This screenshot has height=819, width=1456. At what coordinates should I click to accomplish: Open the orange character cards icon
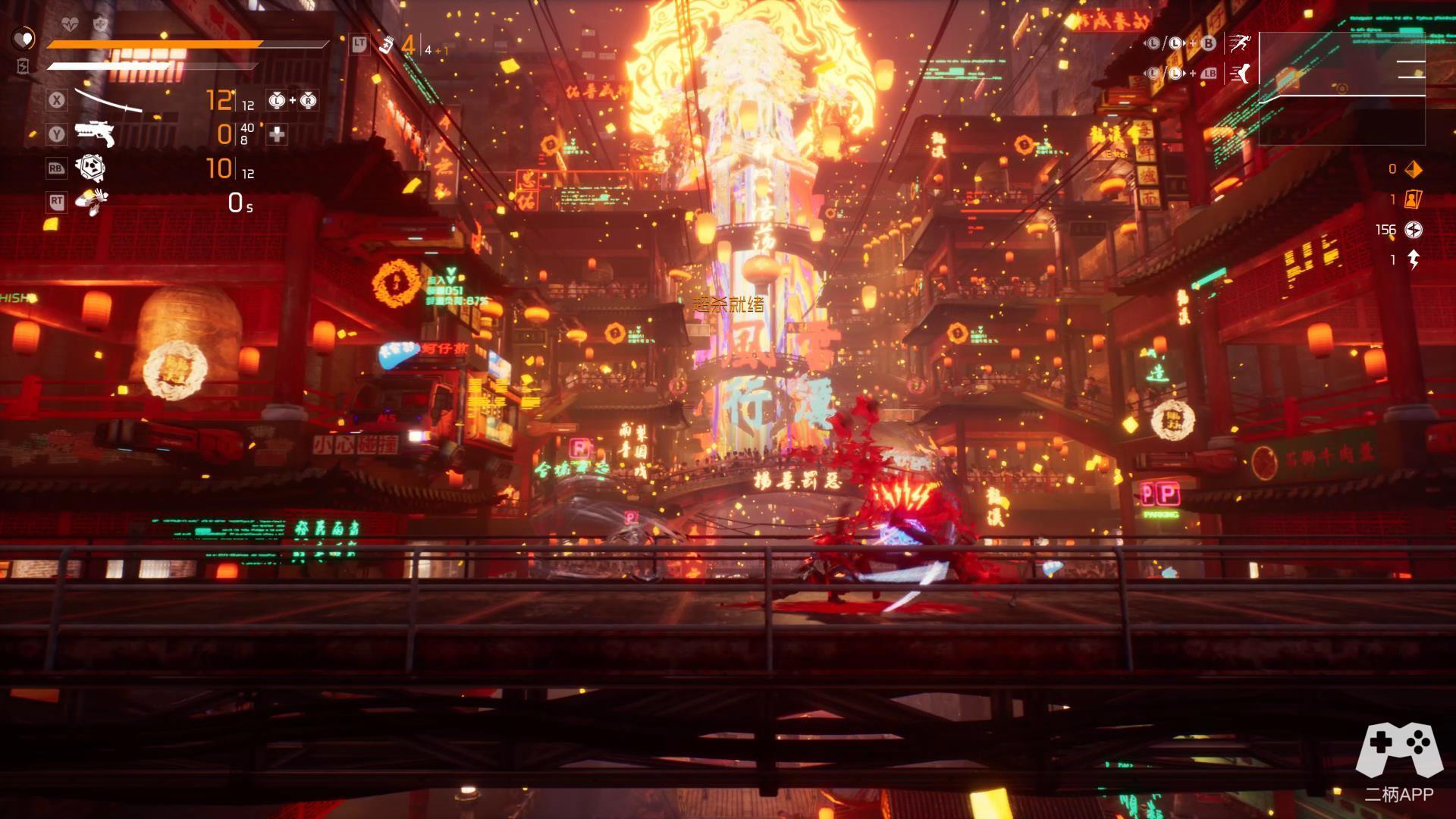(1414, 199)
